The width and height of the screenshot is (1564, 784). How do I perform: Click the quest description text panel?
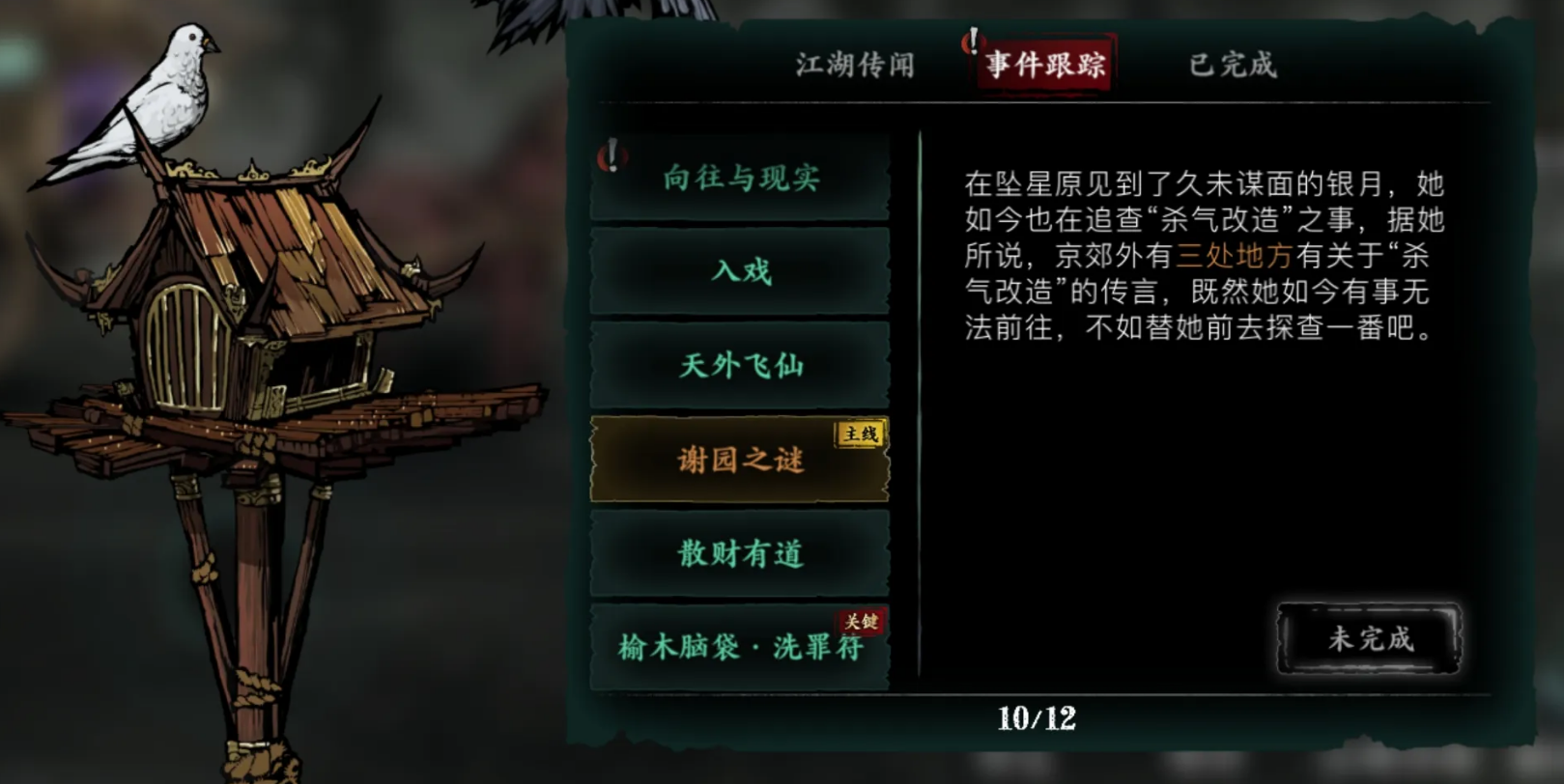pyautogui.click(x=1198, y=261)
